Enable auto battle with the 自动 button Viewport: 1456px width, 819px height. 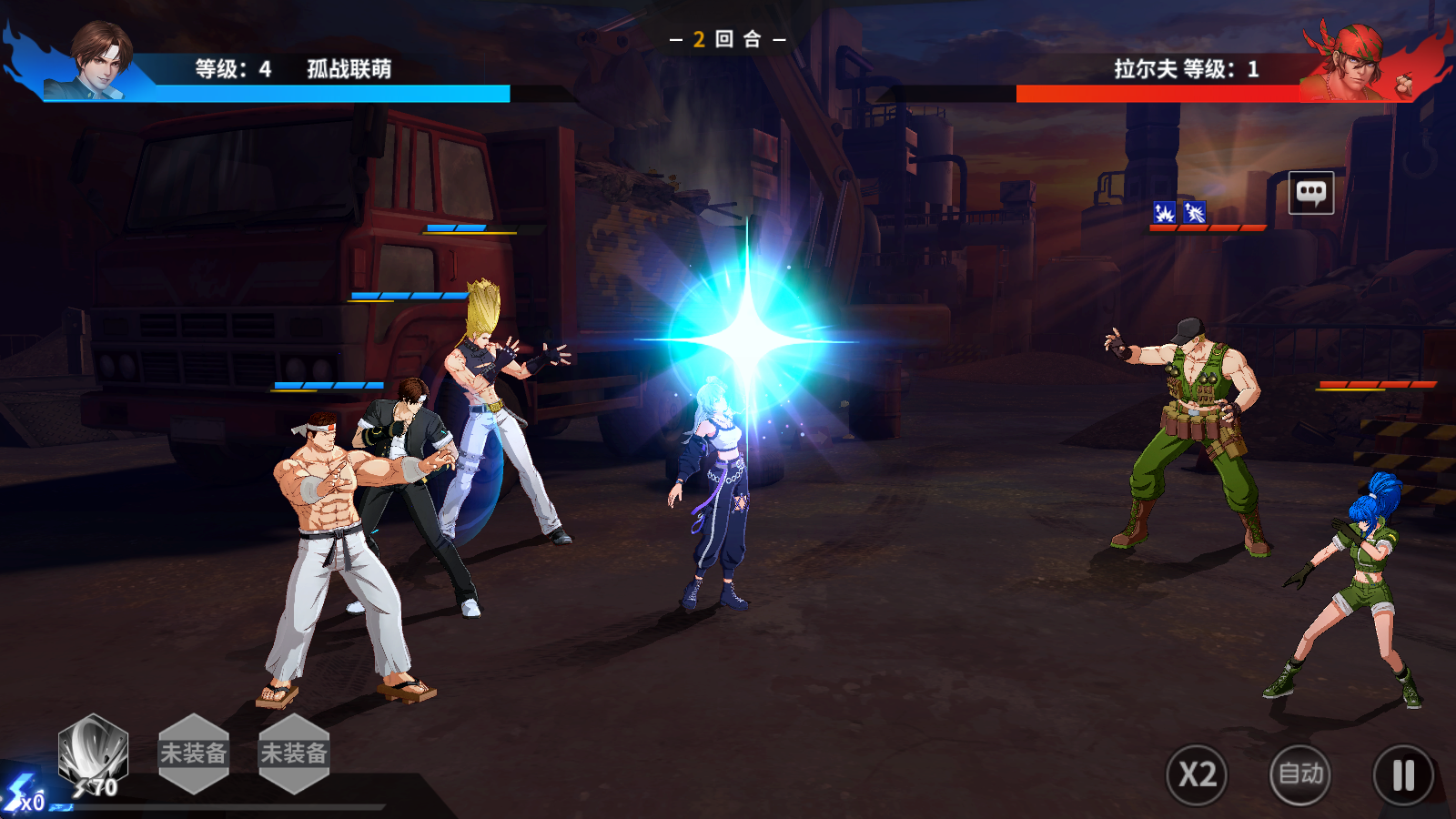pyautogui.click(x=1300, y=774)
